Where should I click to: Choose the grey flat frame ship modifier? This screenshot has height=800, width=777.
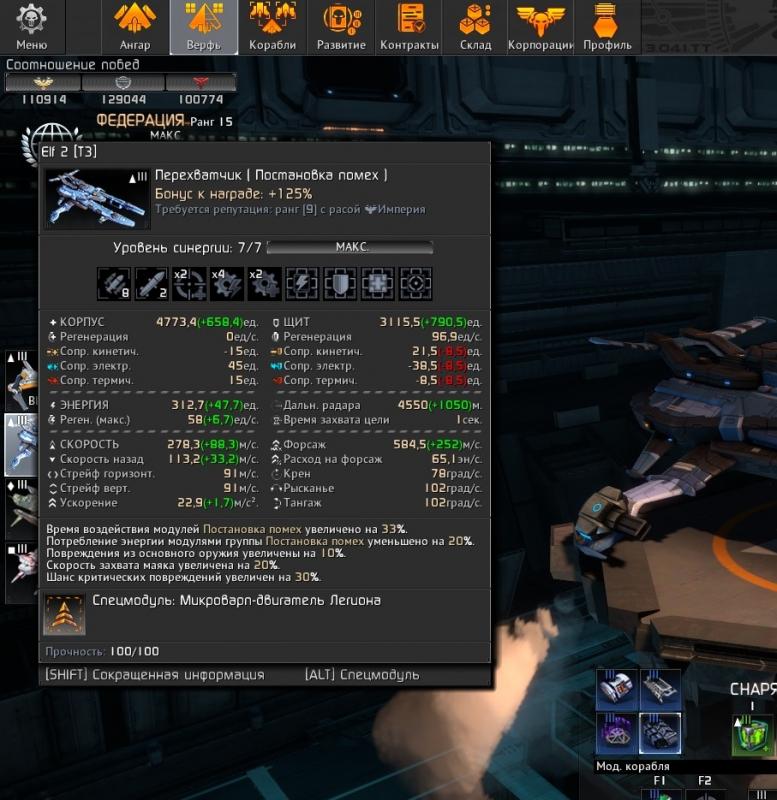(x=660, y=689)
